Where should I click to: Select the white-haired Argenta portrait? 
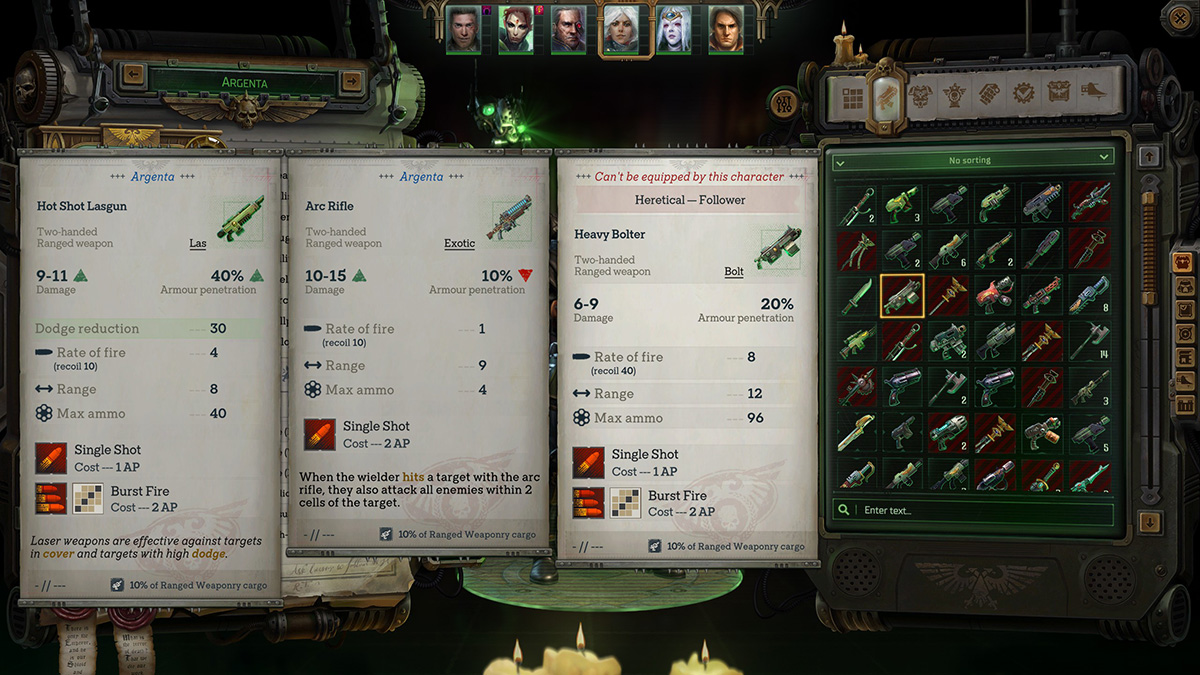pos(620,29)
